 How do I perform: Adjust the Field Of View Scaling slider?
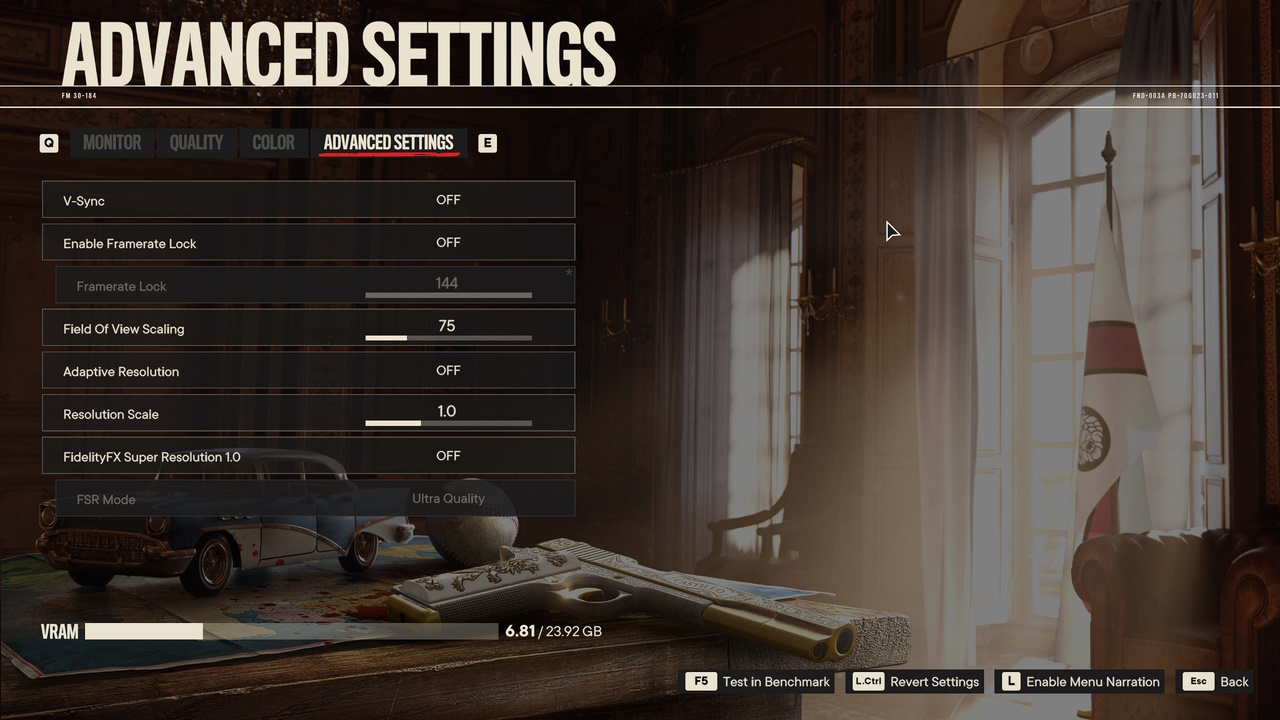tap(448, 338)
